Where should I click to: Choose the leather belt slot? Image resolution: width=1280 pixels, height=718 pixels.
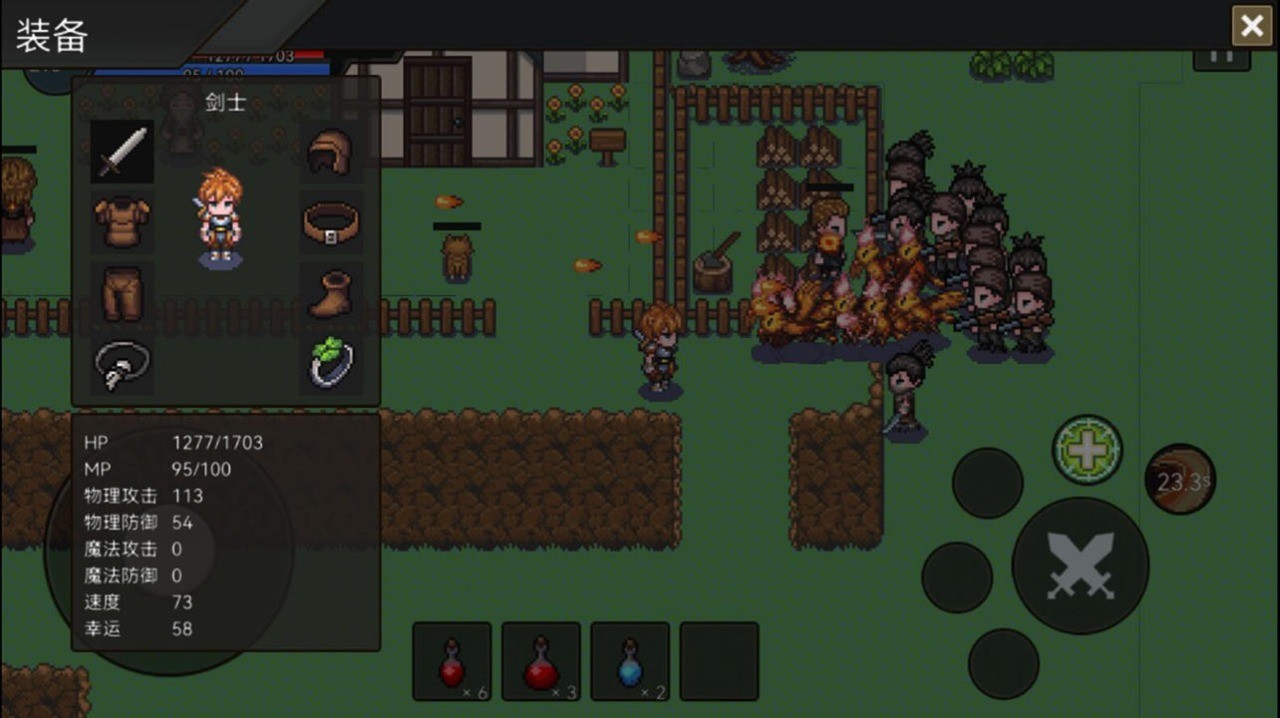331,222
